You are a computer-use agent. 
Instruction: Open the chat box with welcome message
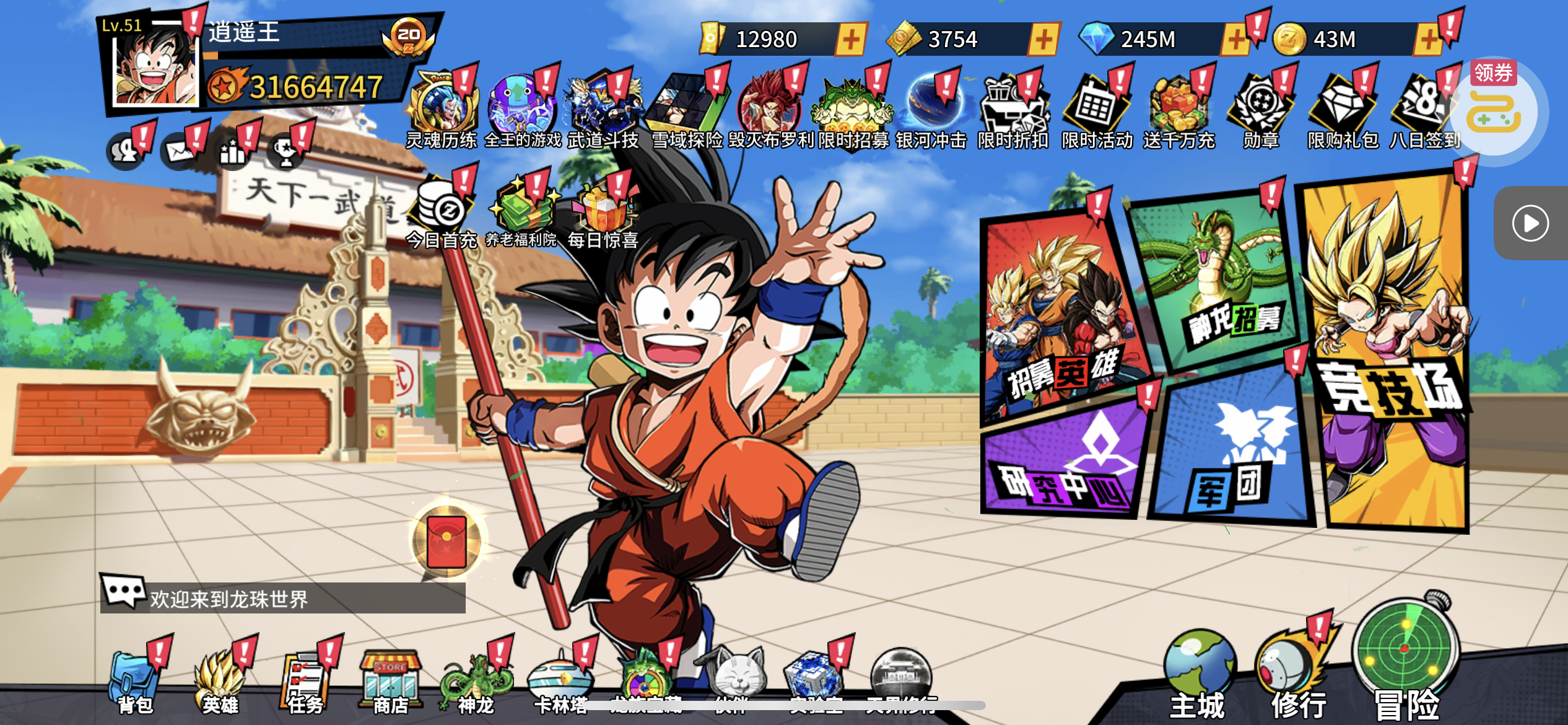[282, 597]
